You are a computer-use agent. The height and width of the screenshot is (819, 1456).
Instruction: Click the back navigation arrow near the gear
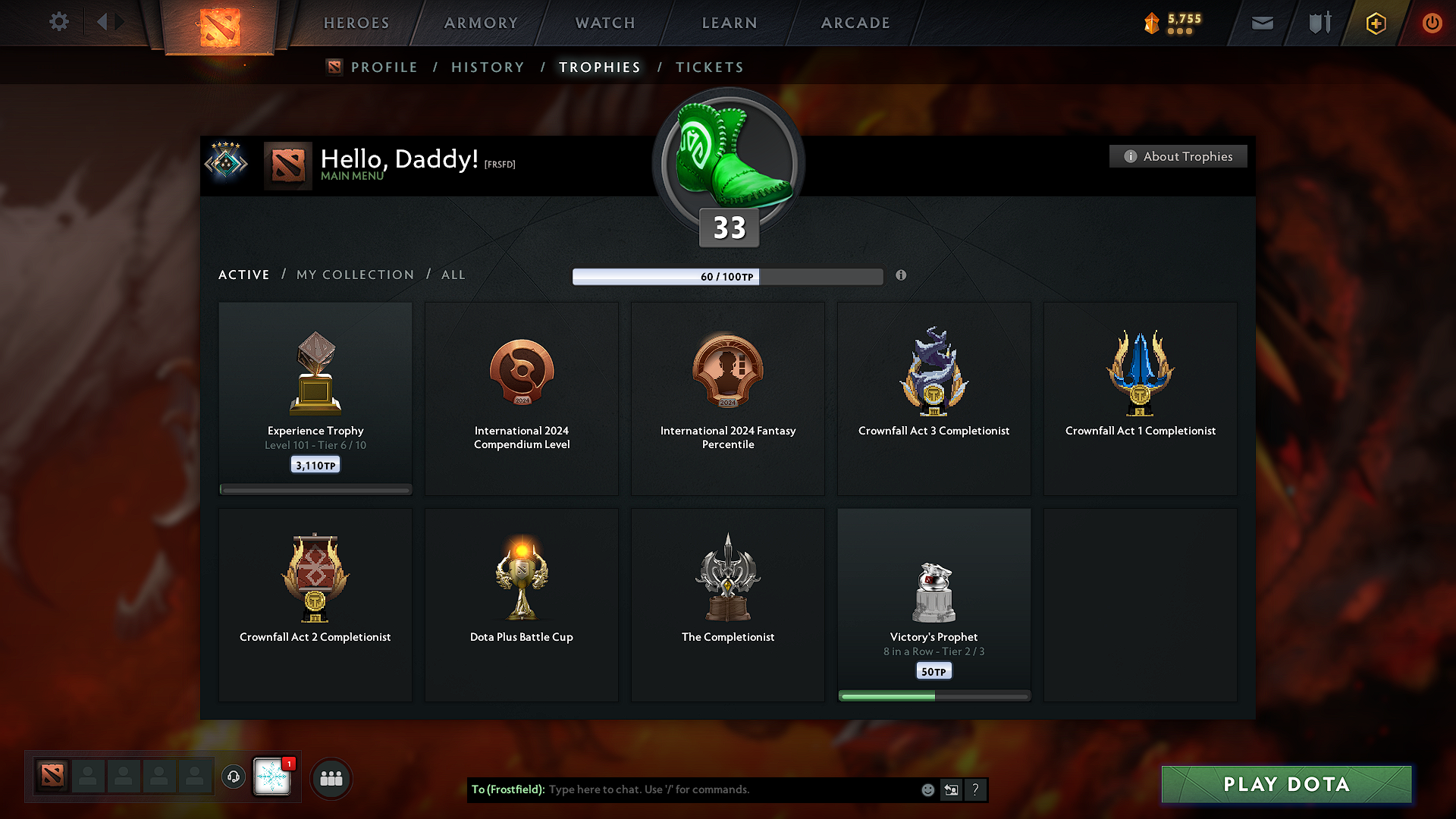point(105,22)
